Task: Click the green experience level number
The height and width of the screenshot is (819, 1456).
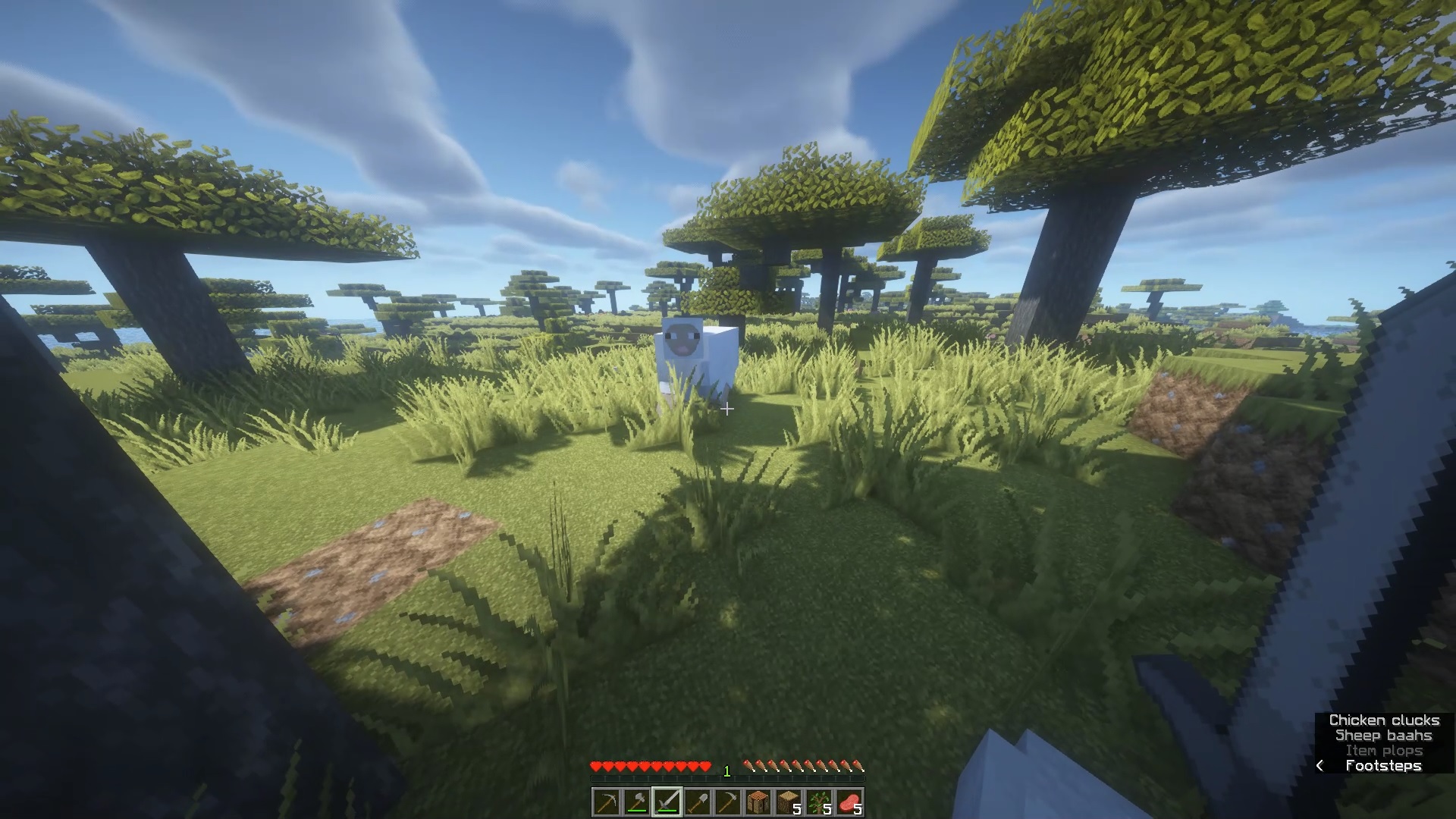Action: click(726, 772)
